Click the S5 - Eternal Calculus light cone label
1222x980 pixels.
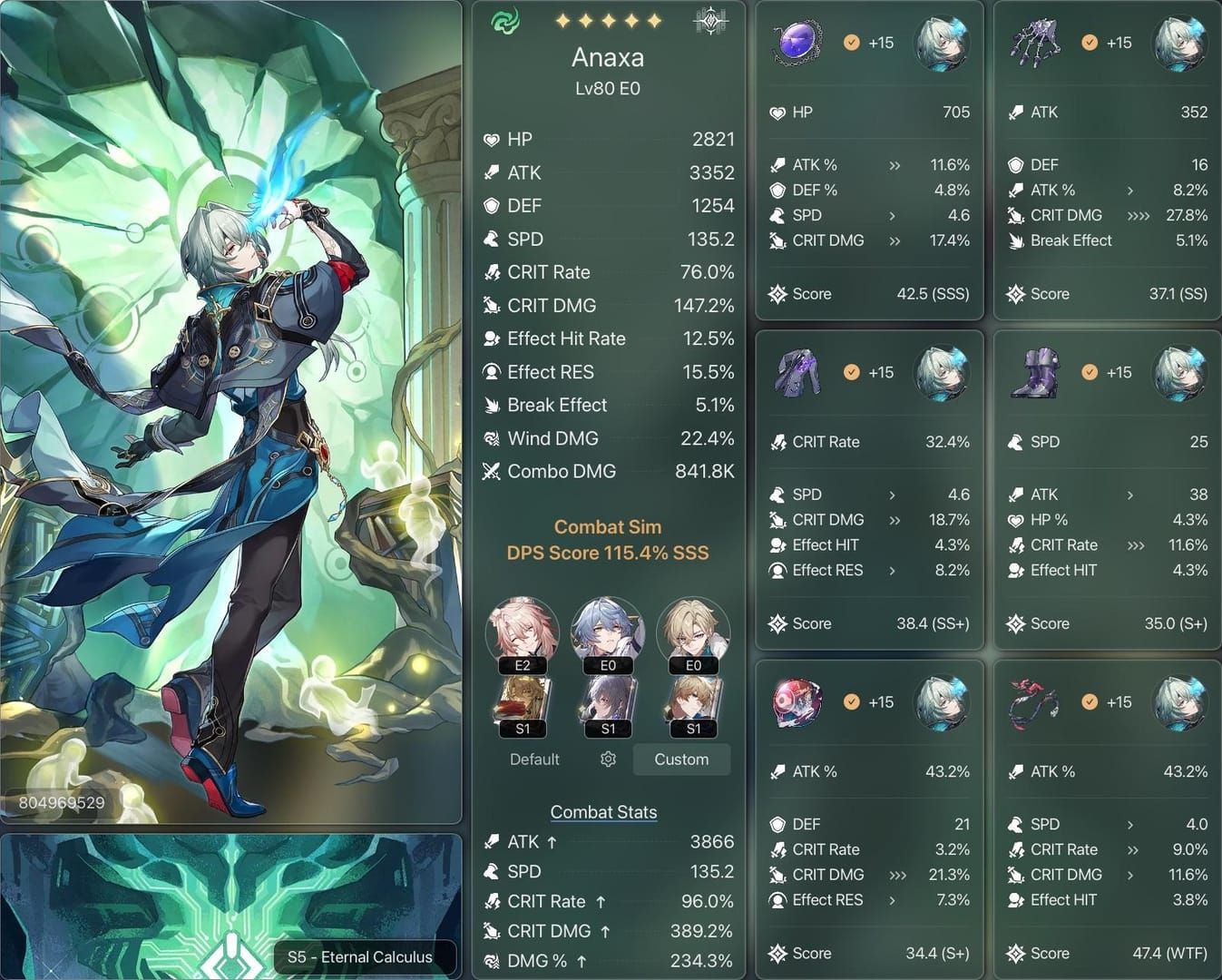[x=360, y=956]
